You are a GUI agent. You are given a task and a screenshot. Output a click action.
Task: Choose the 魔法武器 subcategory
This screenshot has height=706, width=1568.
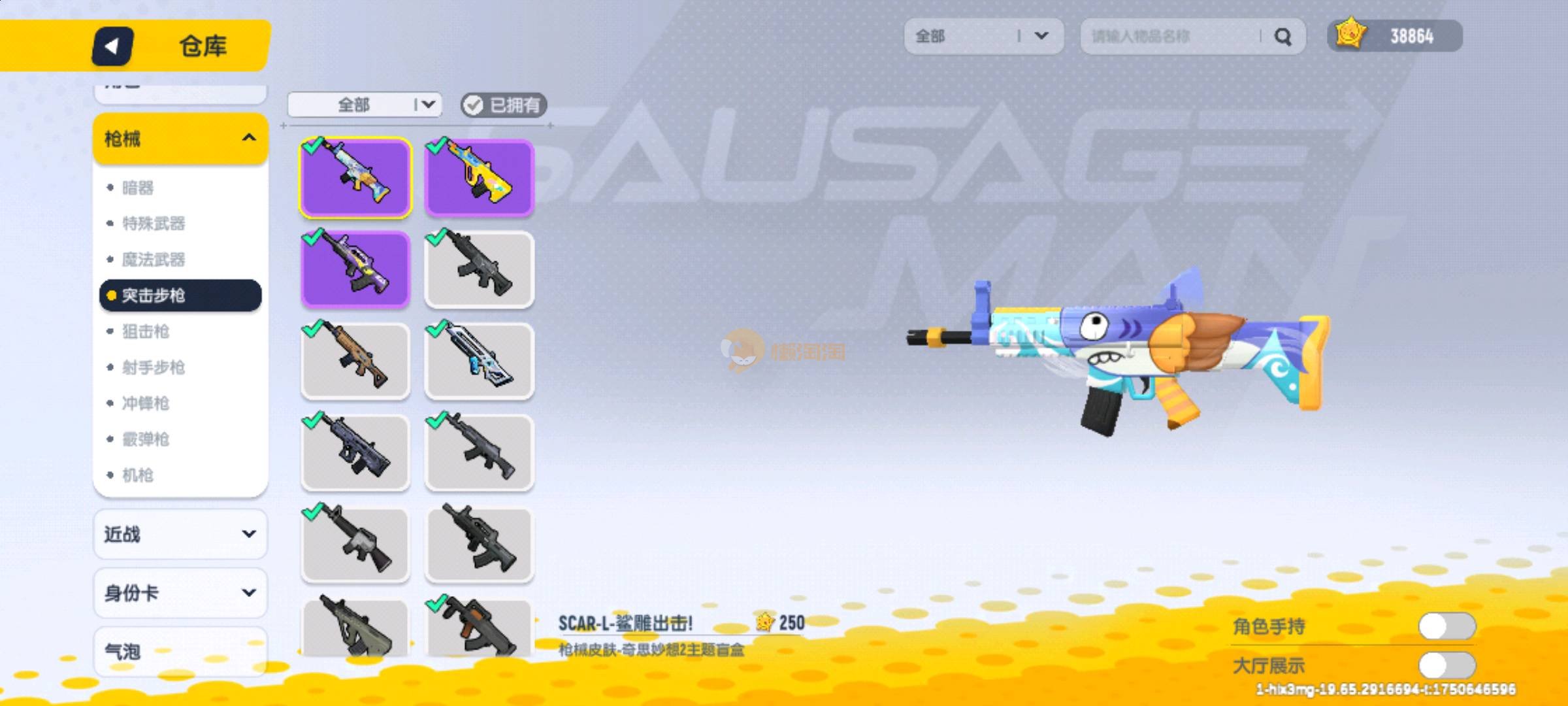pos(154,260)
